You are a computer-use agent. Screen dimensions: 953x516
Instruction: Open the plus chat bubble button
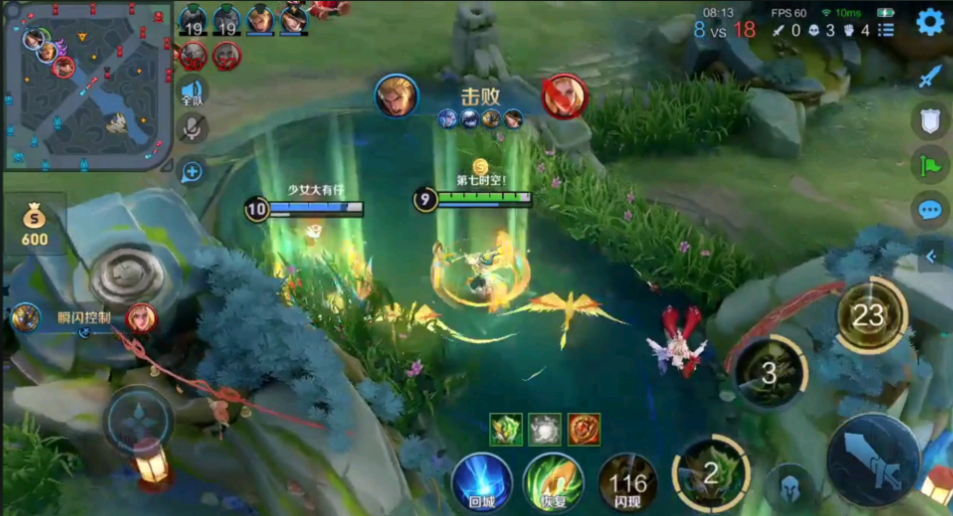click(x=192, y=172)
